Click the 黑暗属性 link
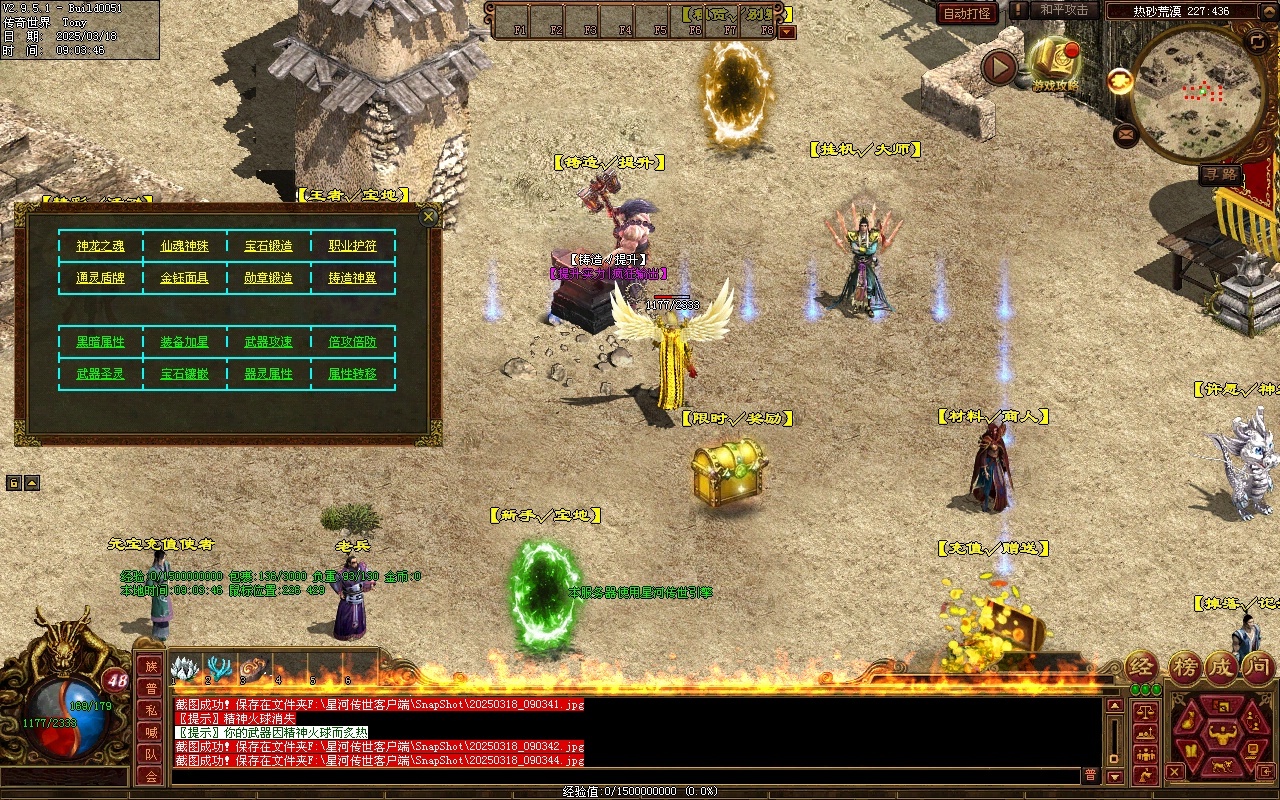Viewport: 1280px width, 800px height. click(101, 342)
